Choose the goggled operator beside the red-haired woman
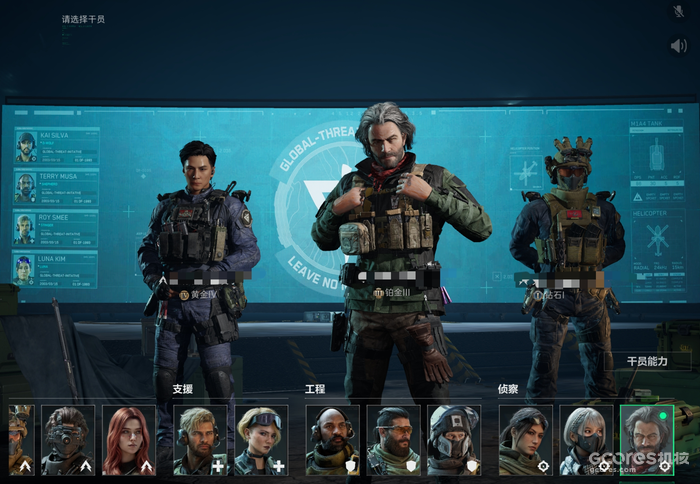The image size is (700, 484). 68,439
